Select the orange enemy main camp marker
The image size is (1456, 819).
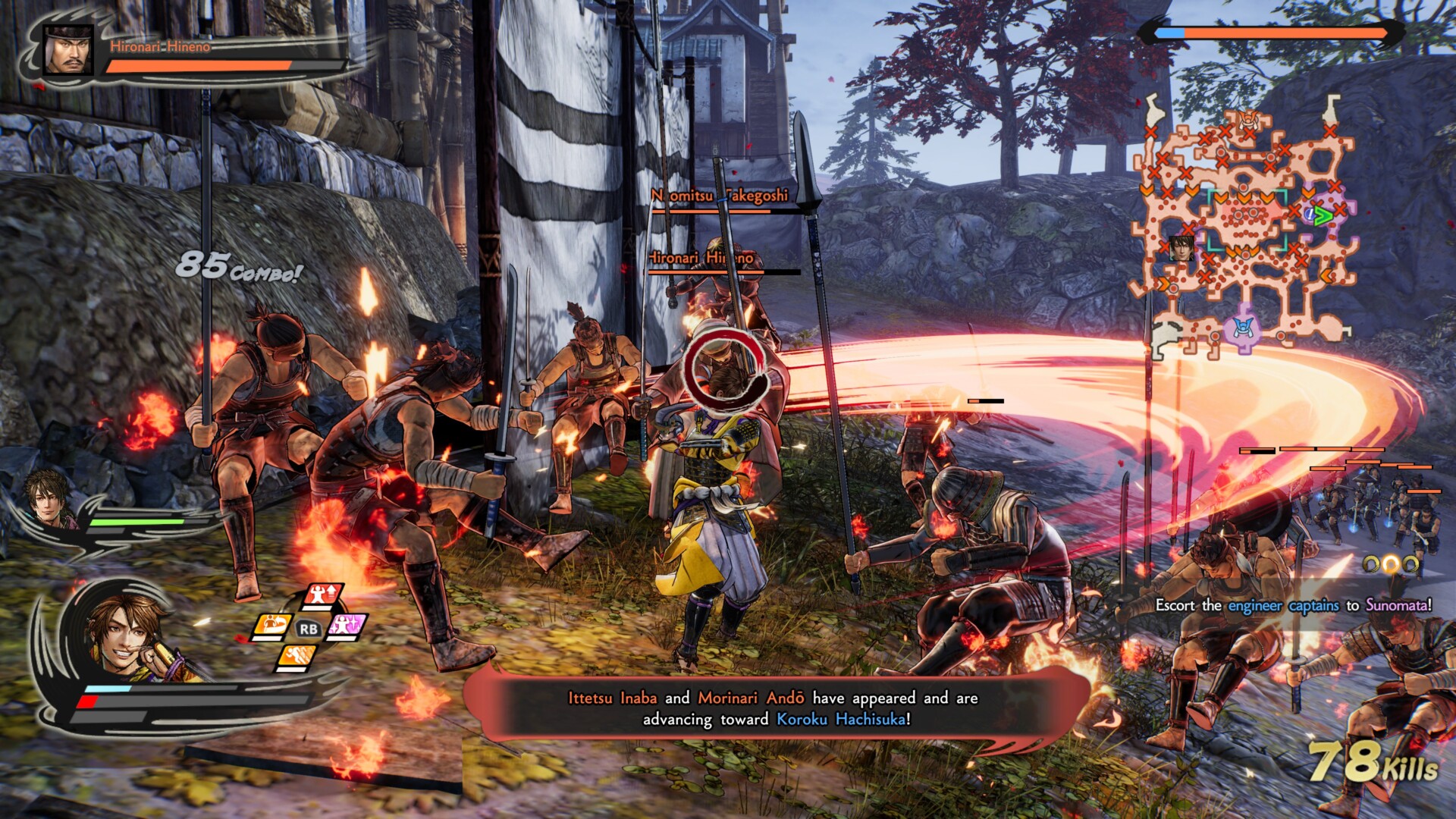(1249, 119)
